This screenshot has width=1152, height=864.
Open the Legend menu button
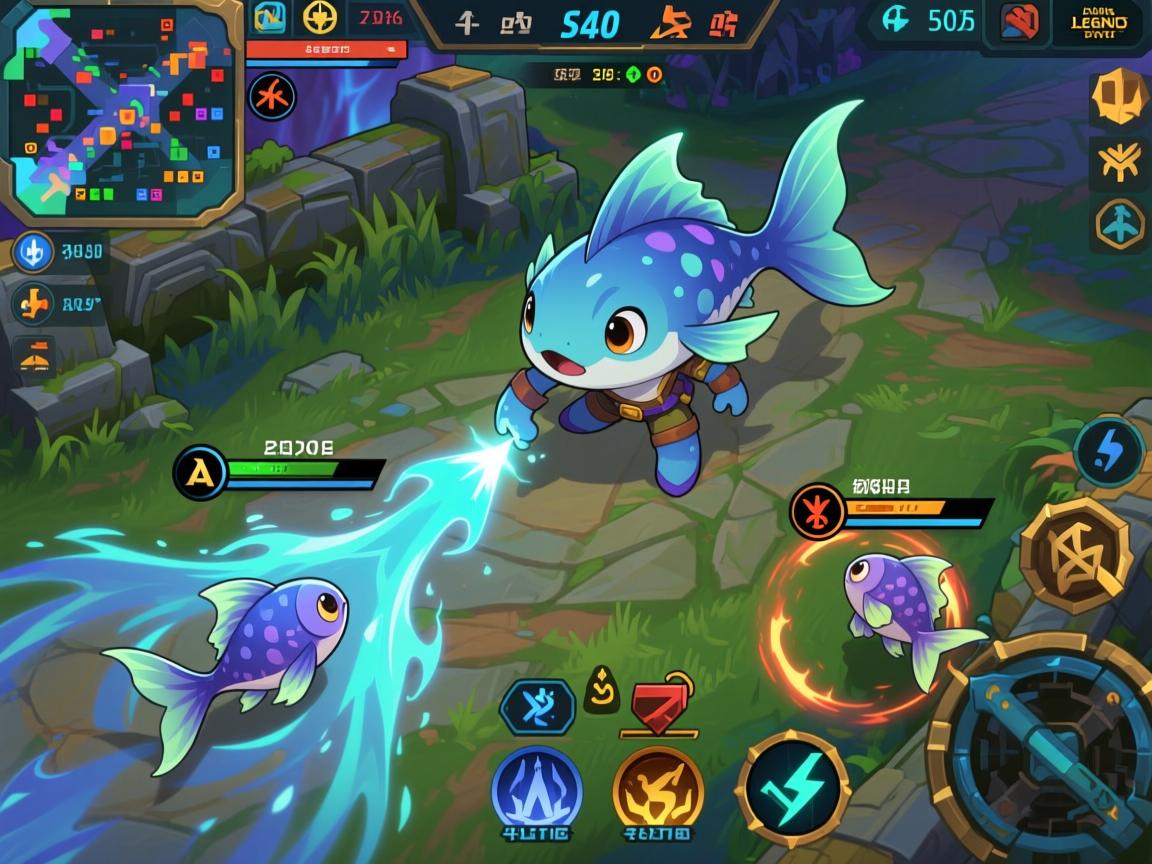point(1100,23)
